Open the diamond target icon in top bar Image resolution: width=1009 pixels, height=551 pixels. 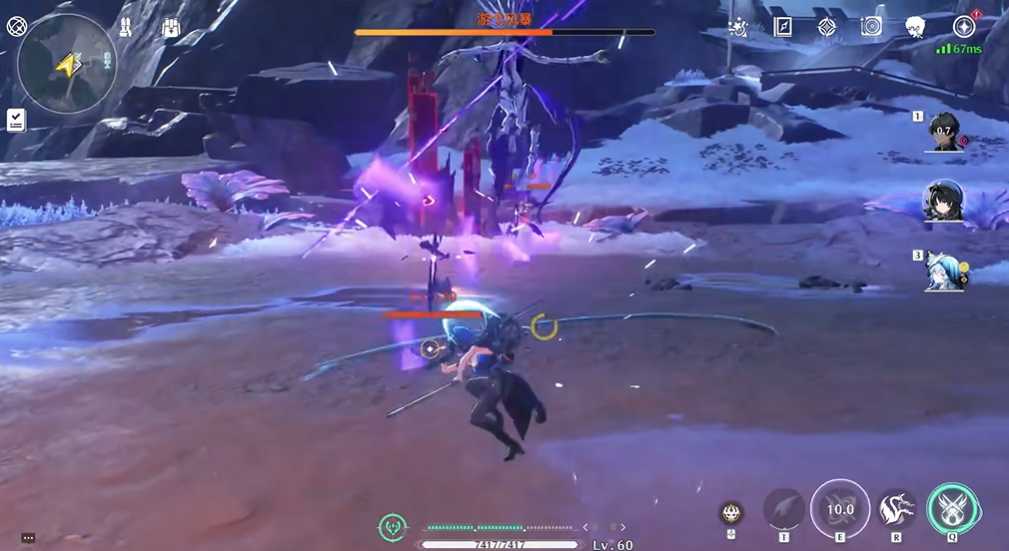tap(827, 27)
